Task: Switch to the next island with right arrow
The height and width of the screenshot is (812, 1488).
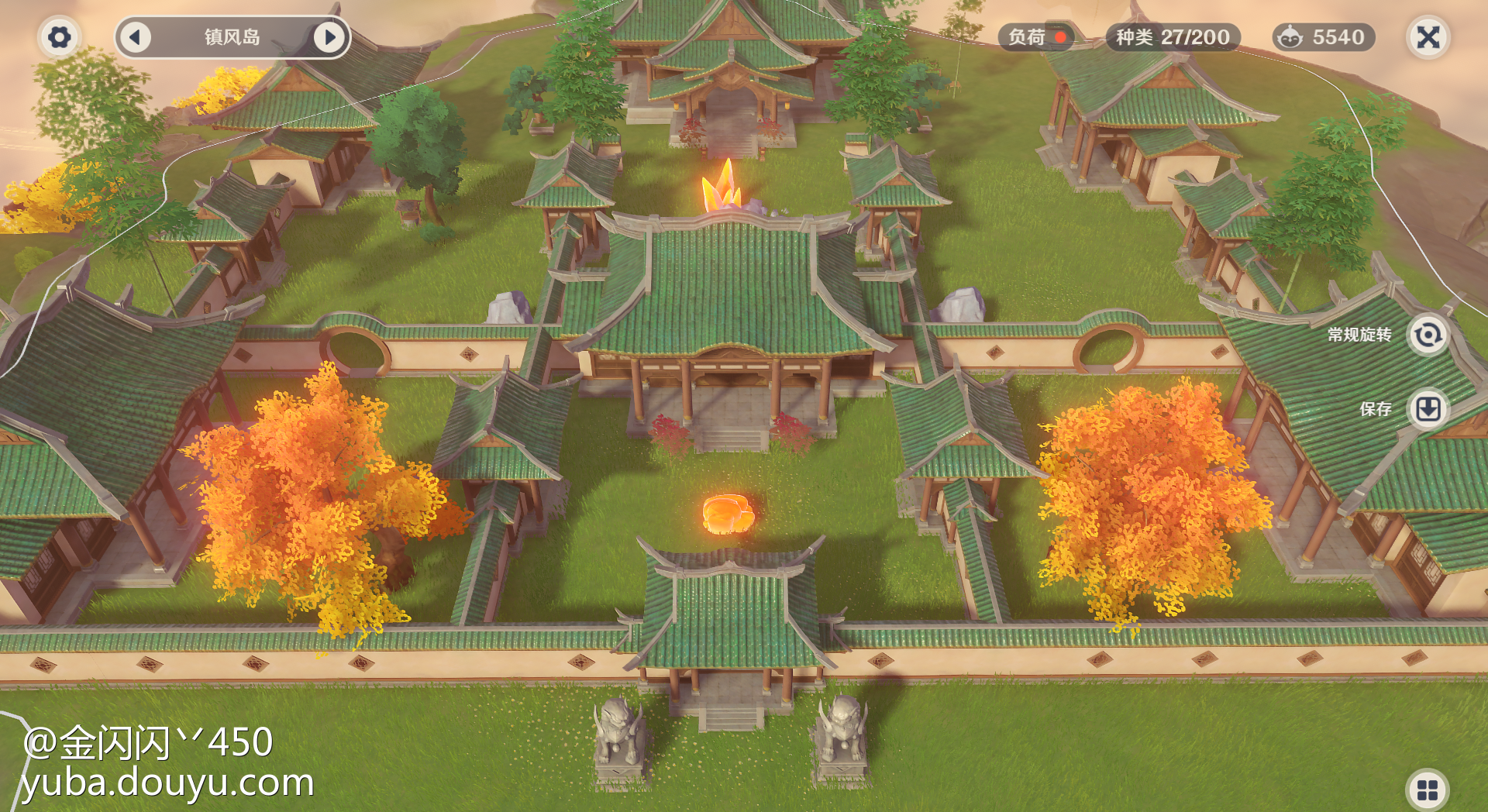Action: (x=329, y=37)
